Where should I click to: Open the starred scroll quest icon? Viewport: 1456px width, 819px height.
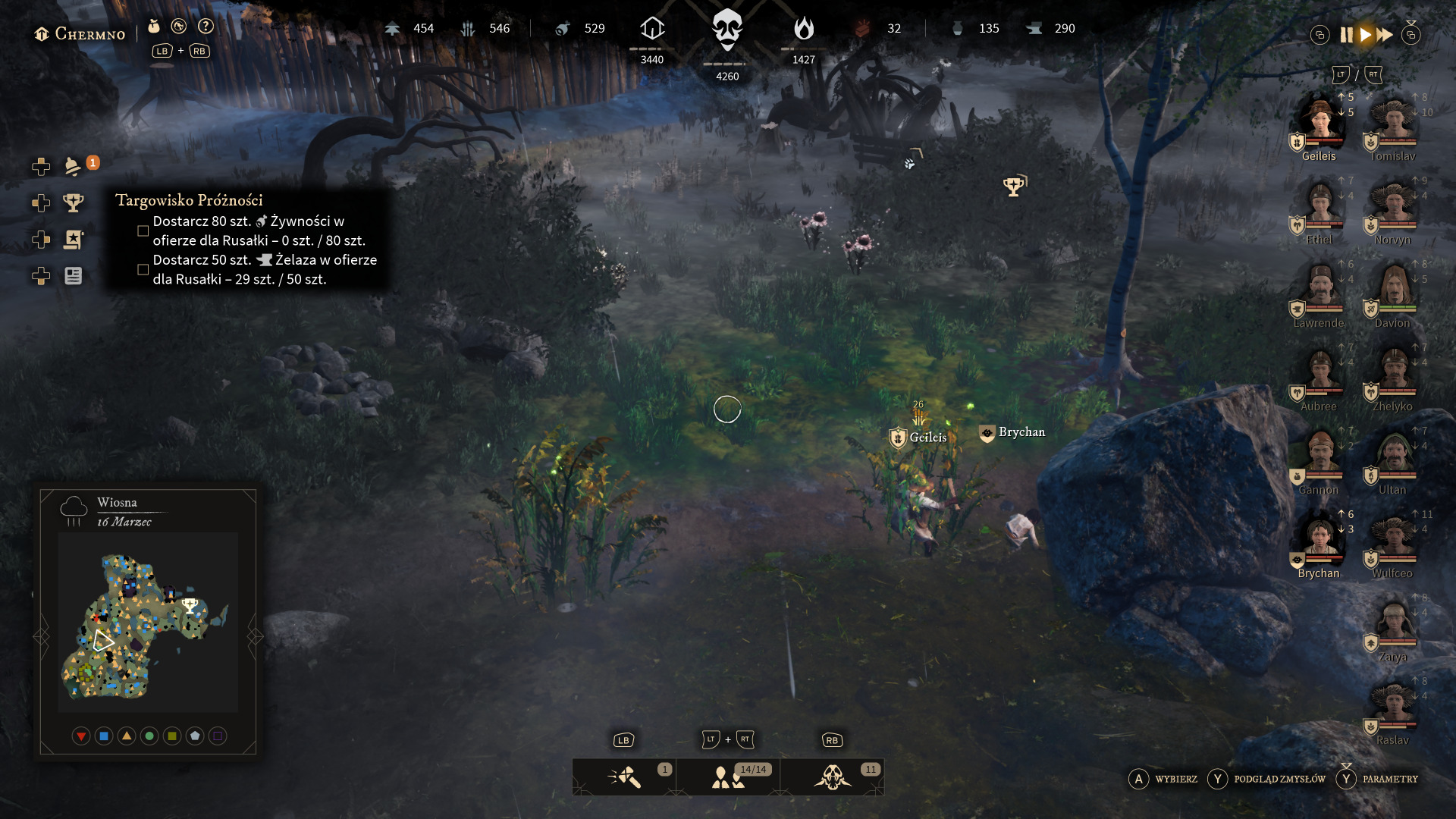[74, 240]
